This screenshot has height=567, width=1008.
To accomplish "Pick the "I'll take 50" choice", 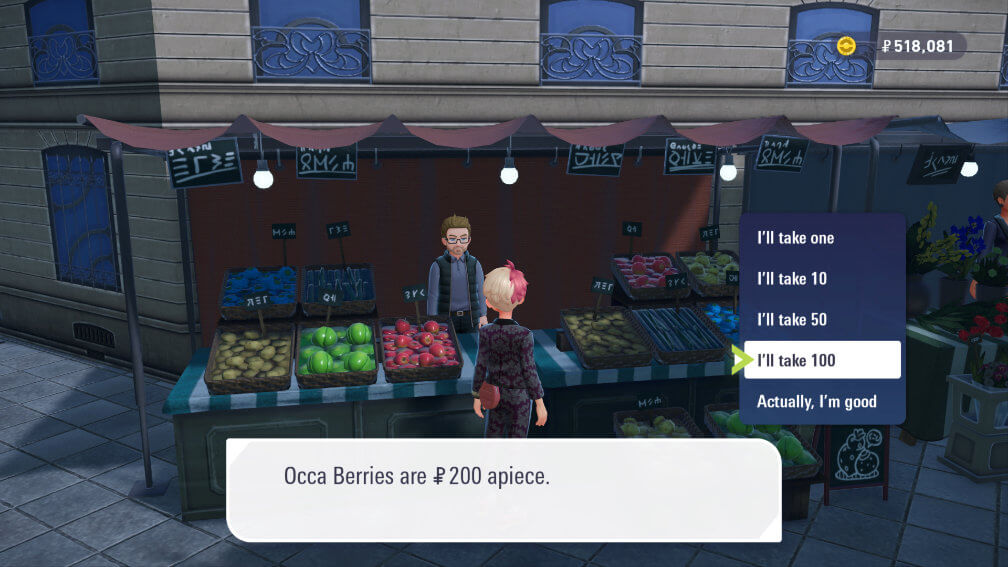I will click(x=792, y=320).
